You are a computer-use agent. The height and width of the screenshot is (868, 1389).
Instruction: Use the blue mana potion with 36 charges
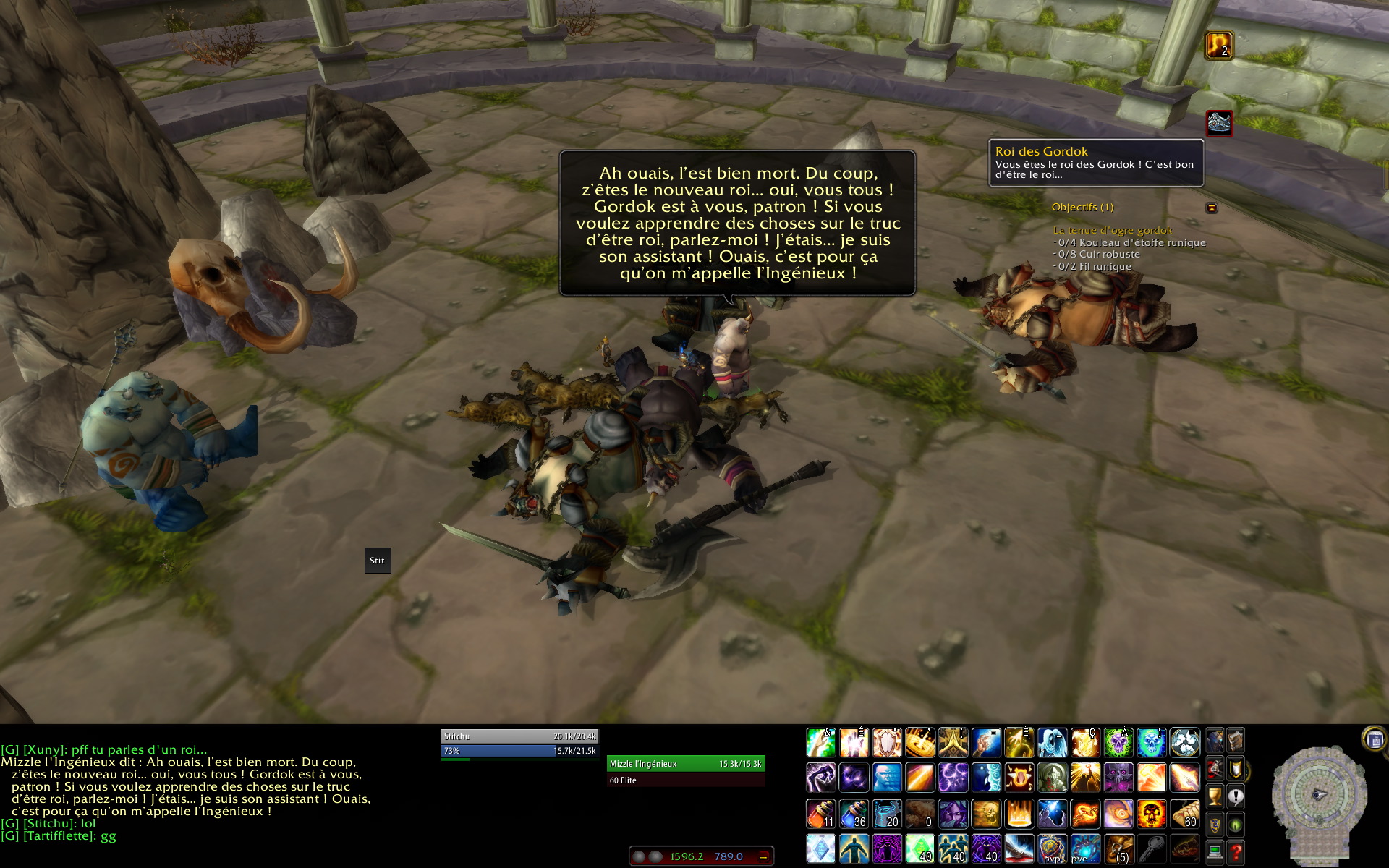854,814
